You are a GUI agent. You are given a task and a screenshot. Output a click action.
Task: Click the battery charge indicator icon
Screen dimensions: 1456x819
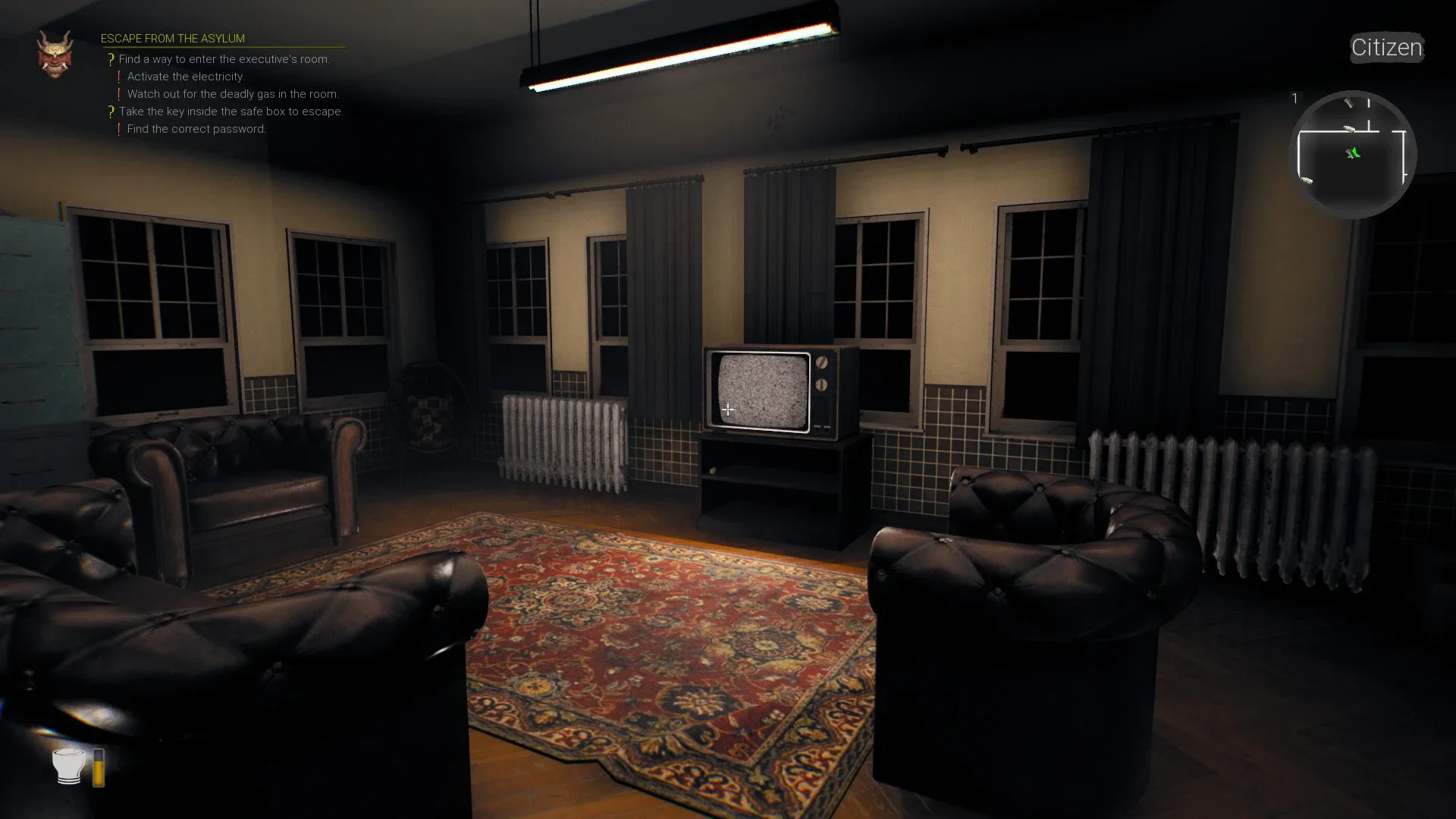[99, 767]
